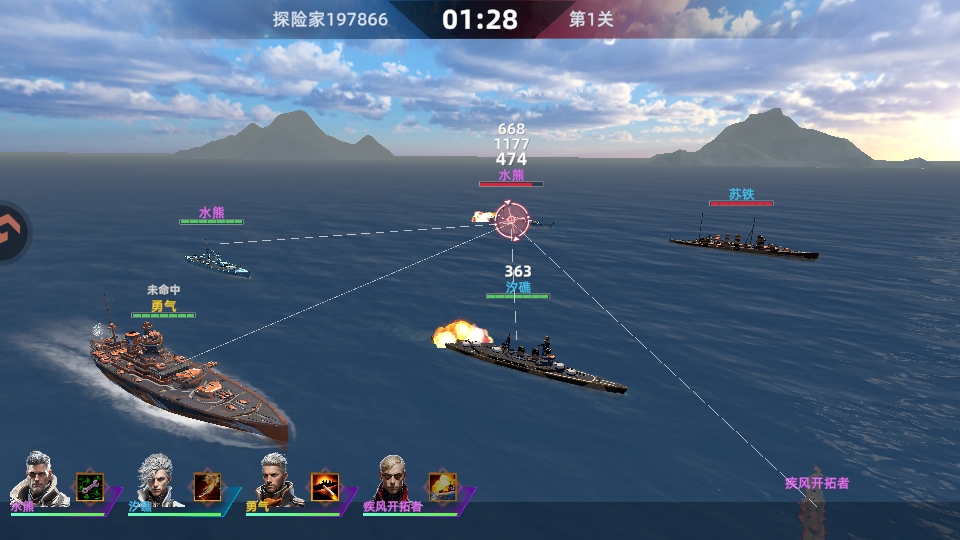The height and width of the screenshot is (540, 960).
Task: Activate 汐礁's flaming strike skill icon
Action: [x=208, y=487]
